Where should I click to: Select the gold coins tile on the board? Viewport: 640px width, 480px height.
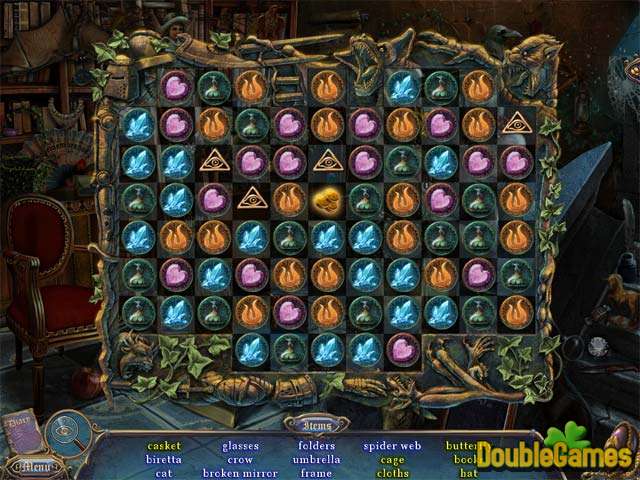coord(326,198)
